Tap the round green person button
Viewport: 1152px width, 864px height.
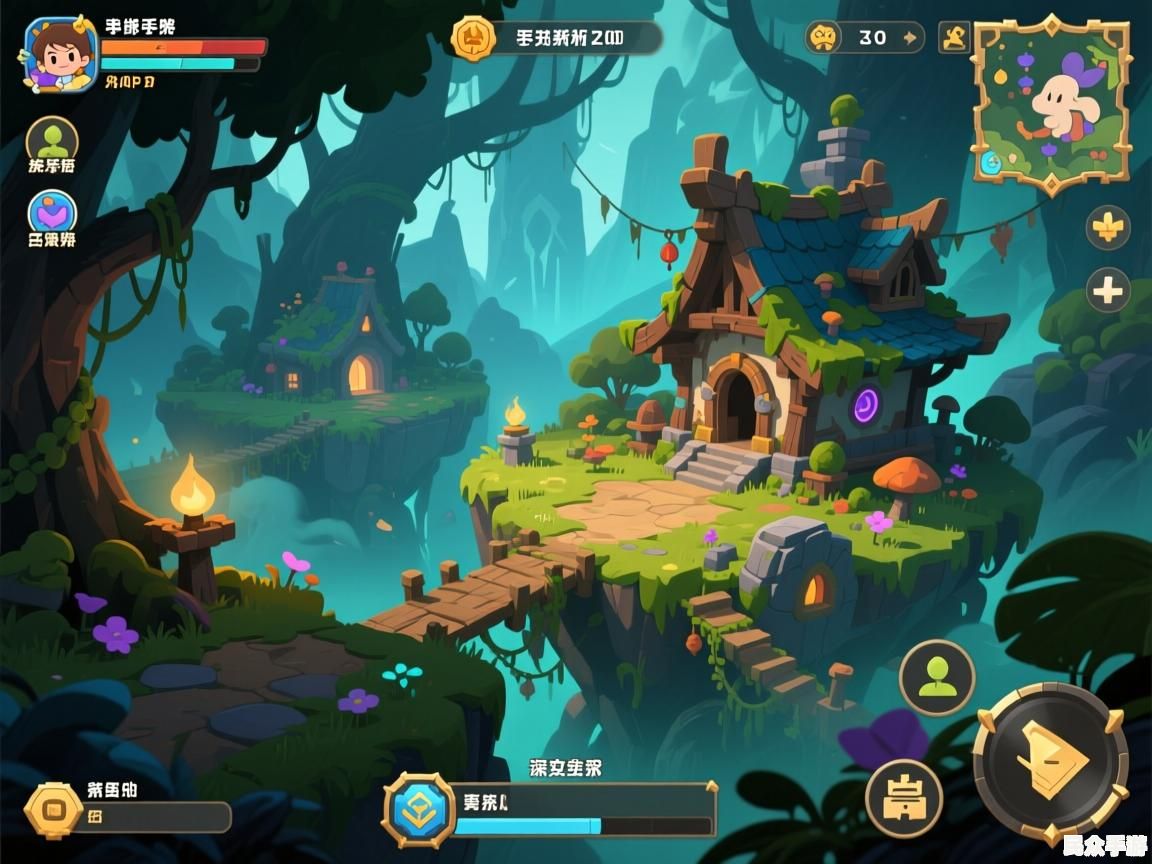point(937,678)
